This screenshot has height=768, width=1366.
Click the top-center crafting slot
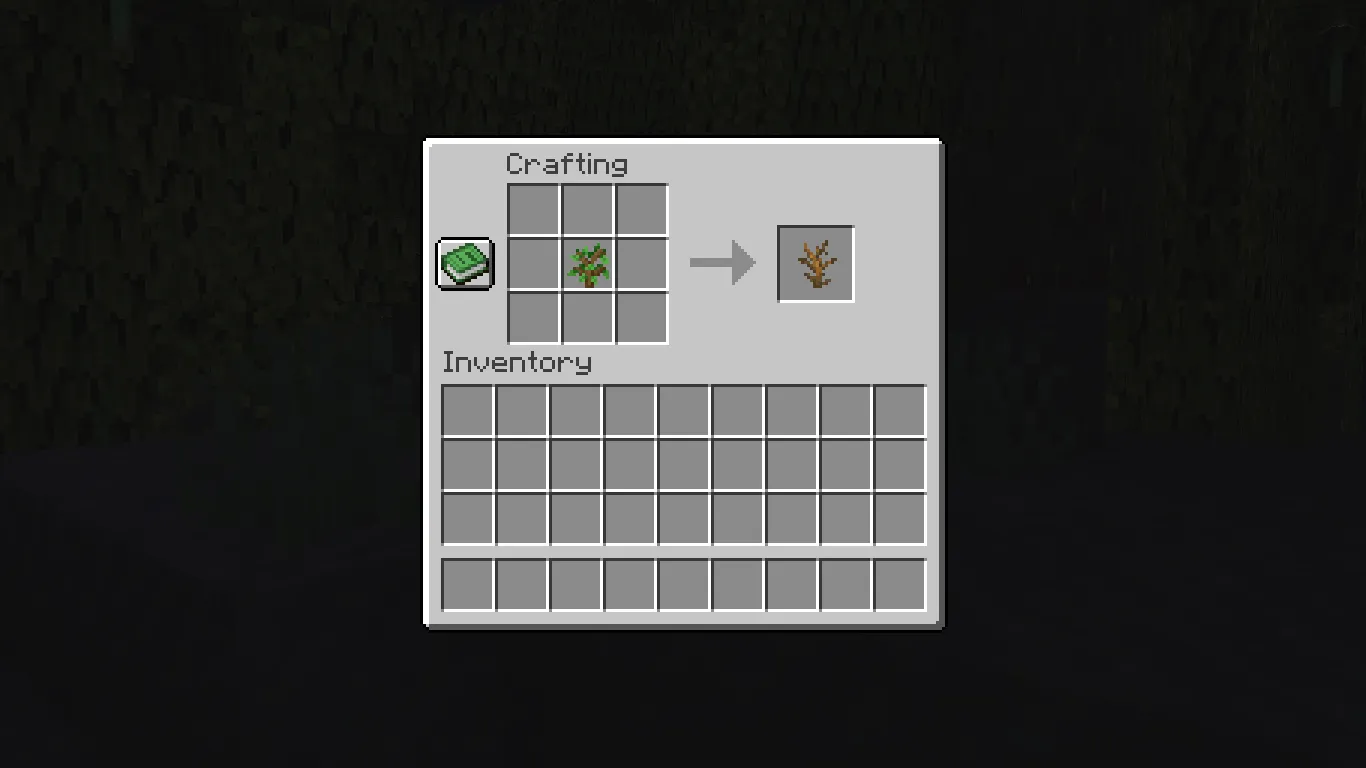586,209
